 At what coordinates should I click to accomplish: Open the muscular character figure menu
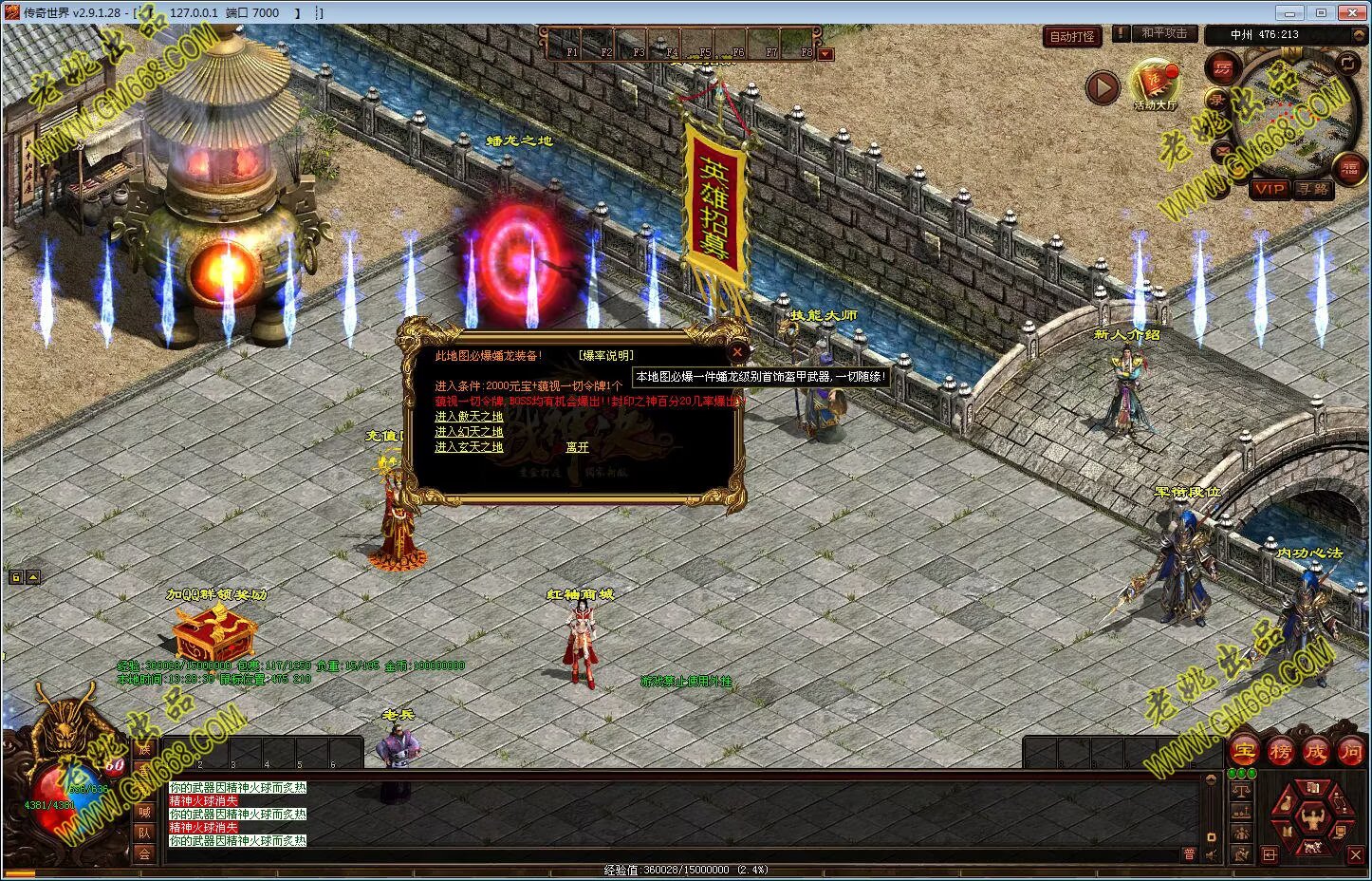point(1314,815)
